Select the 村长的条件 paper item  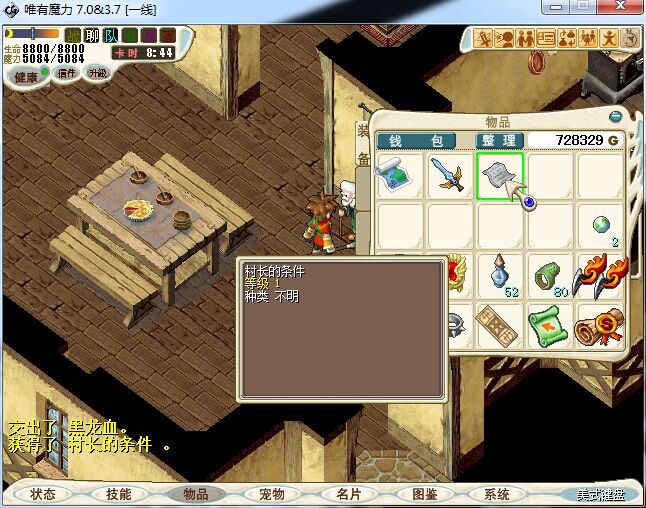(x=499, y=176)
